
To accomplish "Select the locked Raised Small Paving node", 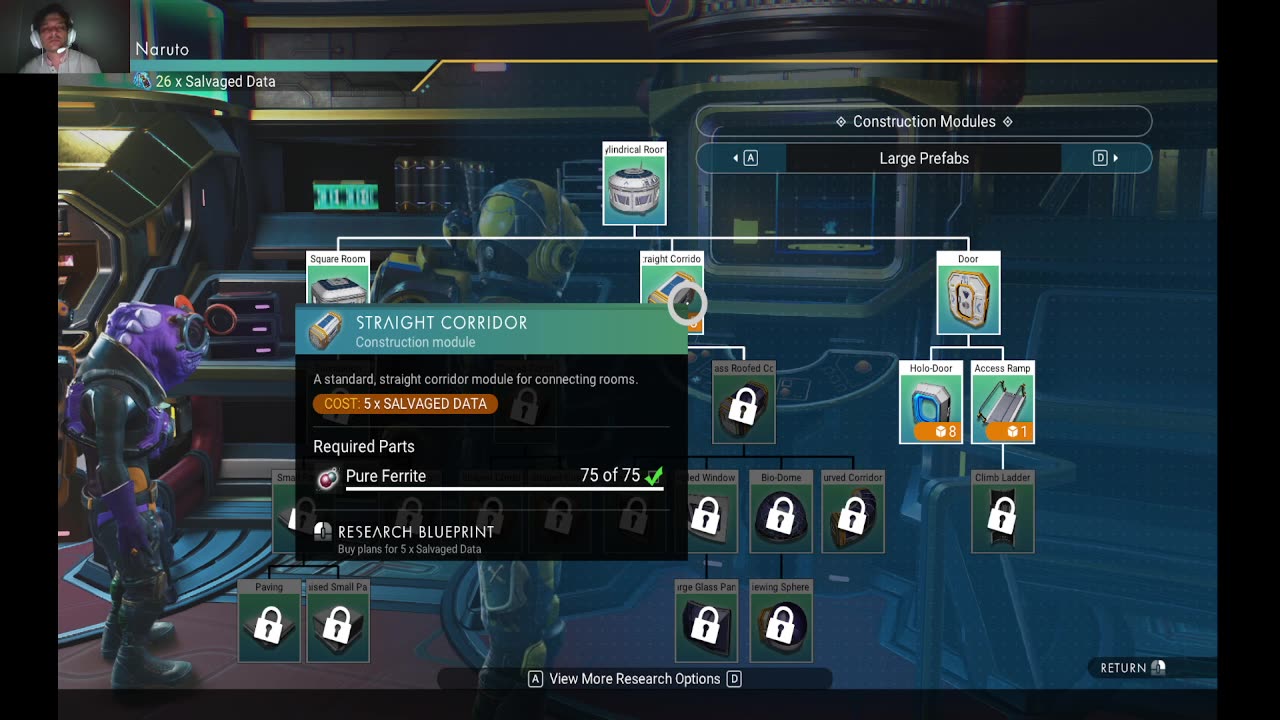I will (338, 626).
